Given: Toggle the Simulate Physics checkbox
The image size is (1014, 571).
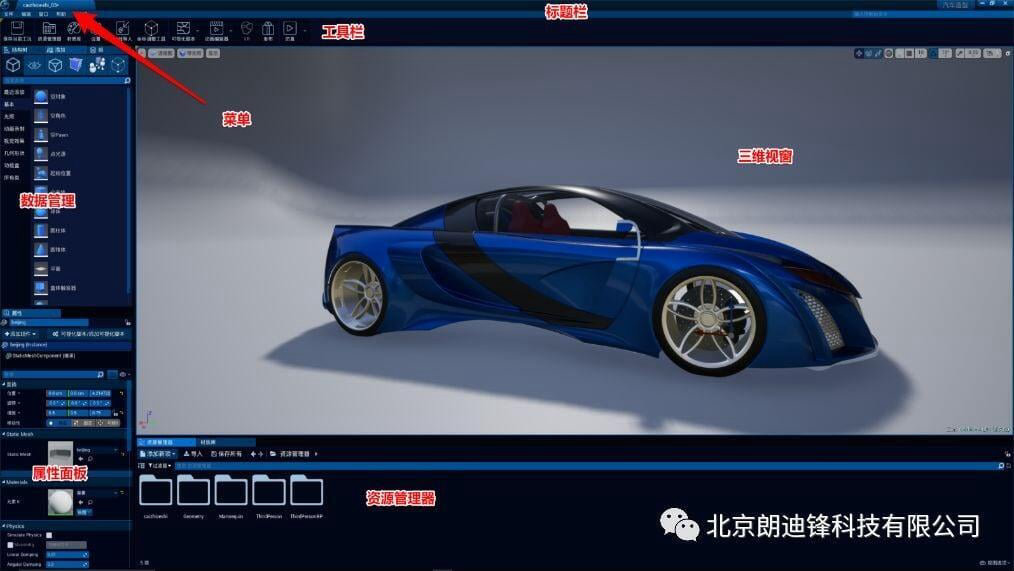Looking at the screenshot, I should click(49, 535).
